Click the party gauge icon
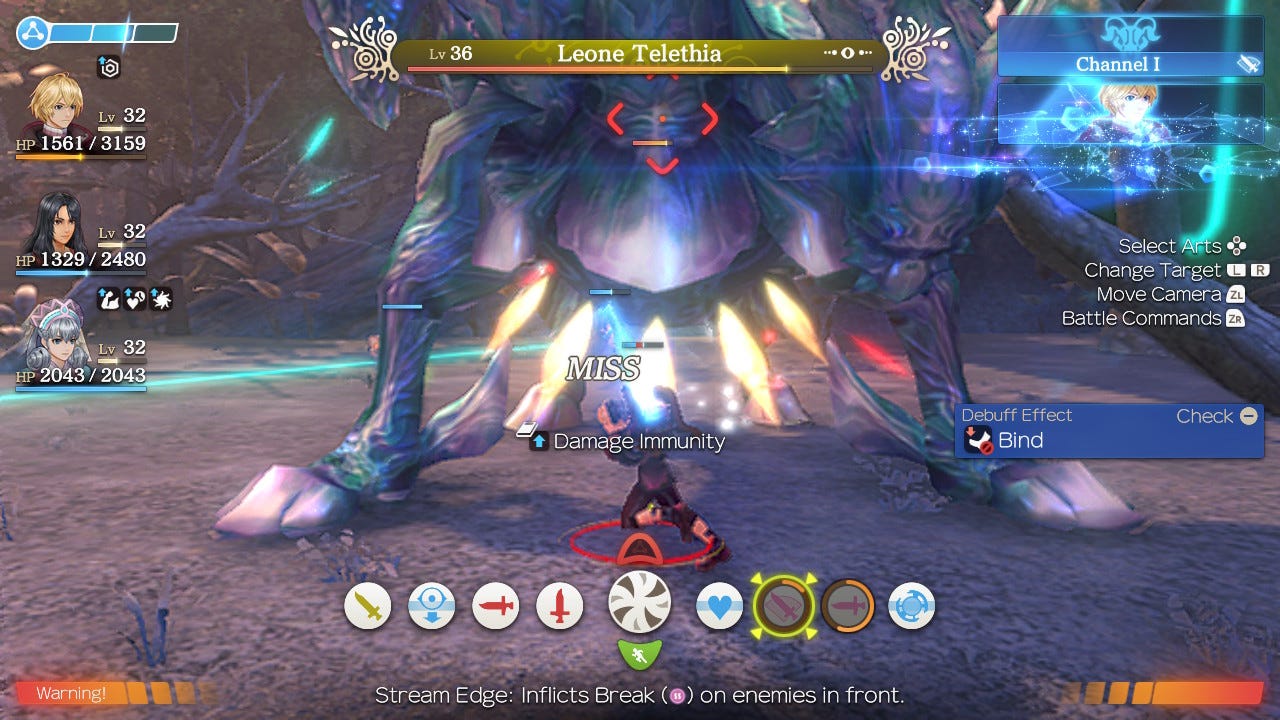The width and height of the screenshot is (1280, 720). [x=33, y=34]
